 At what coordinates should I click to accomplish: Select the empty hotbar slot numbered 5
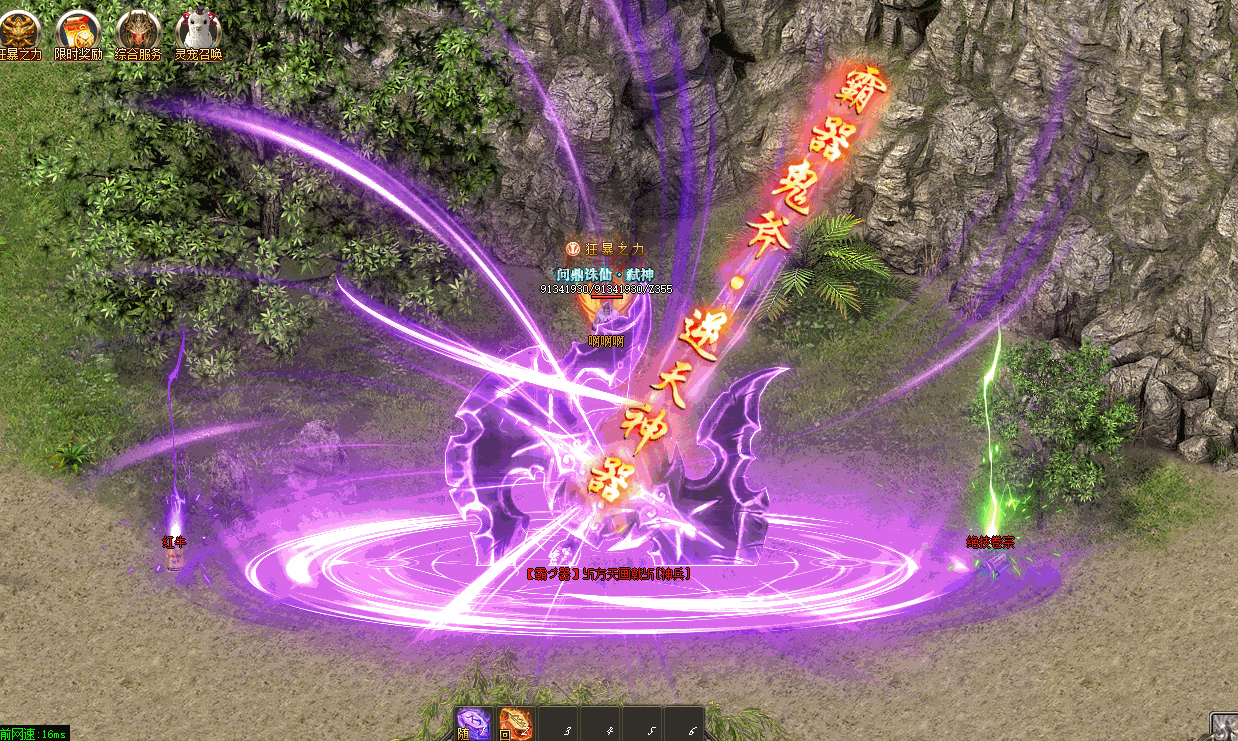coord(642,724)
